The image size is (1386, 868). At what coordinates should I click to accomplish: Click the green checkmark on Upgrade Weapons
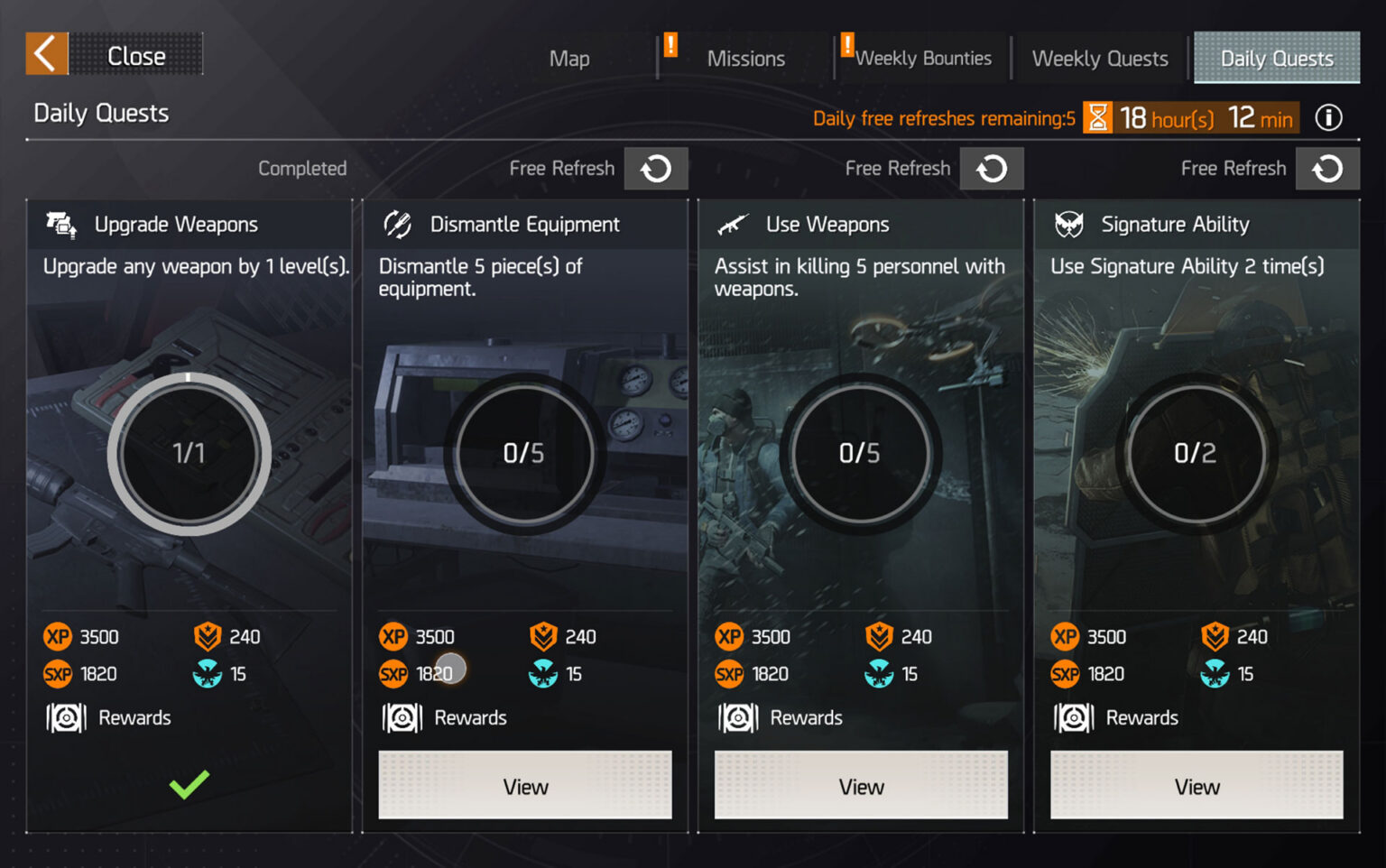188,786
